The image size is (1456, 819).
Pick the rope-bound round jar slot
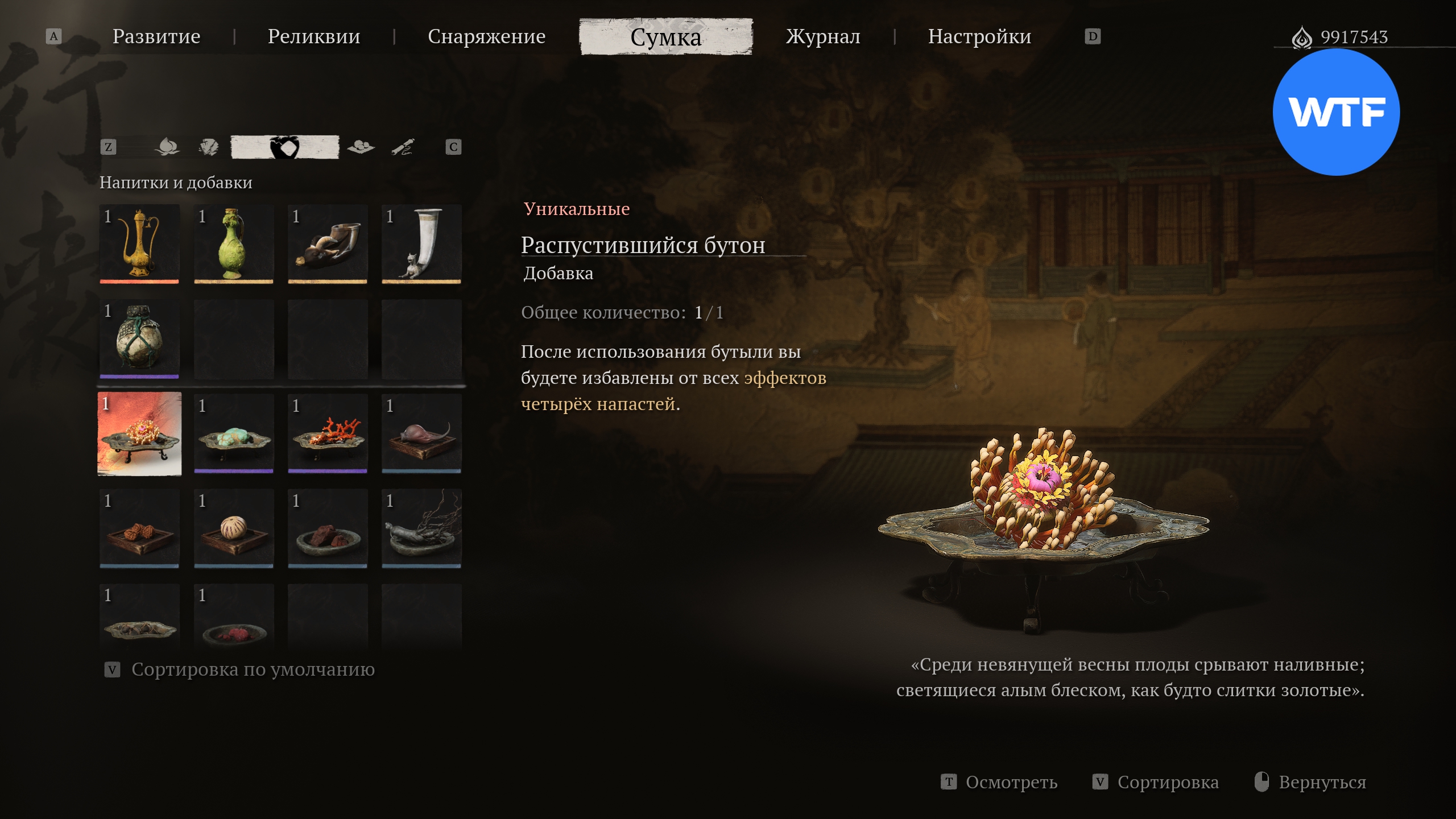tap(139, 338)
